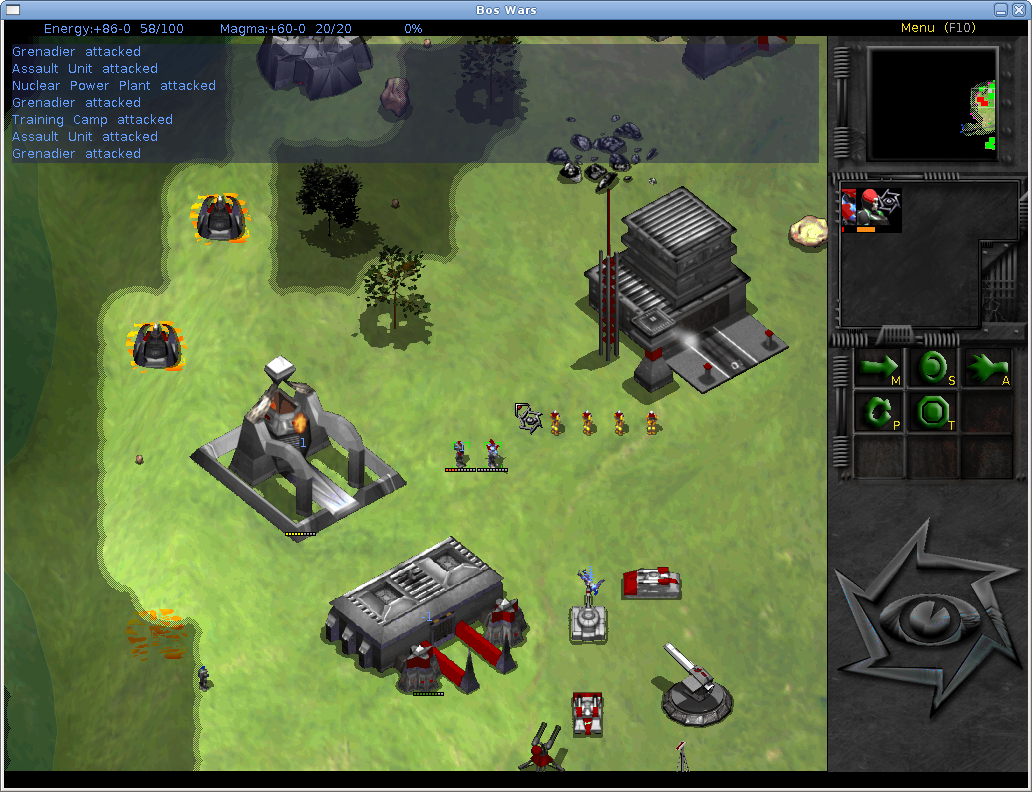Screen dimensions: 1032x792
Task: Issue the Stop command
Action: pyautogui.click(x=933, y=368)
